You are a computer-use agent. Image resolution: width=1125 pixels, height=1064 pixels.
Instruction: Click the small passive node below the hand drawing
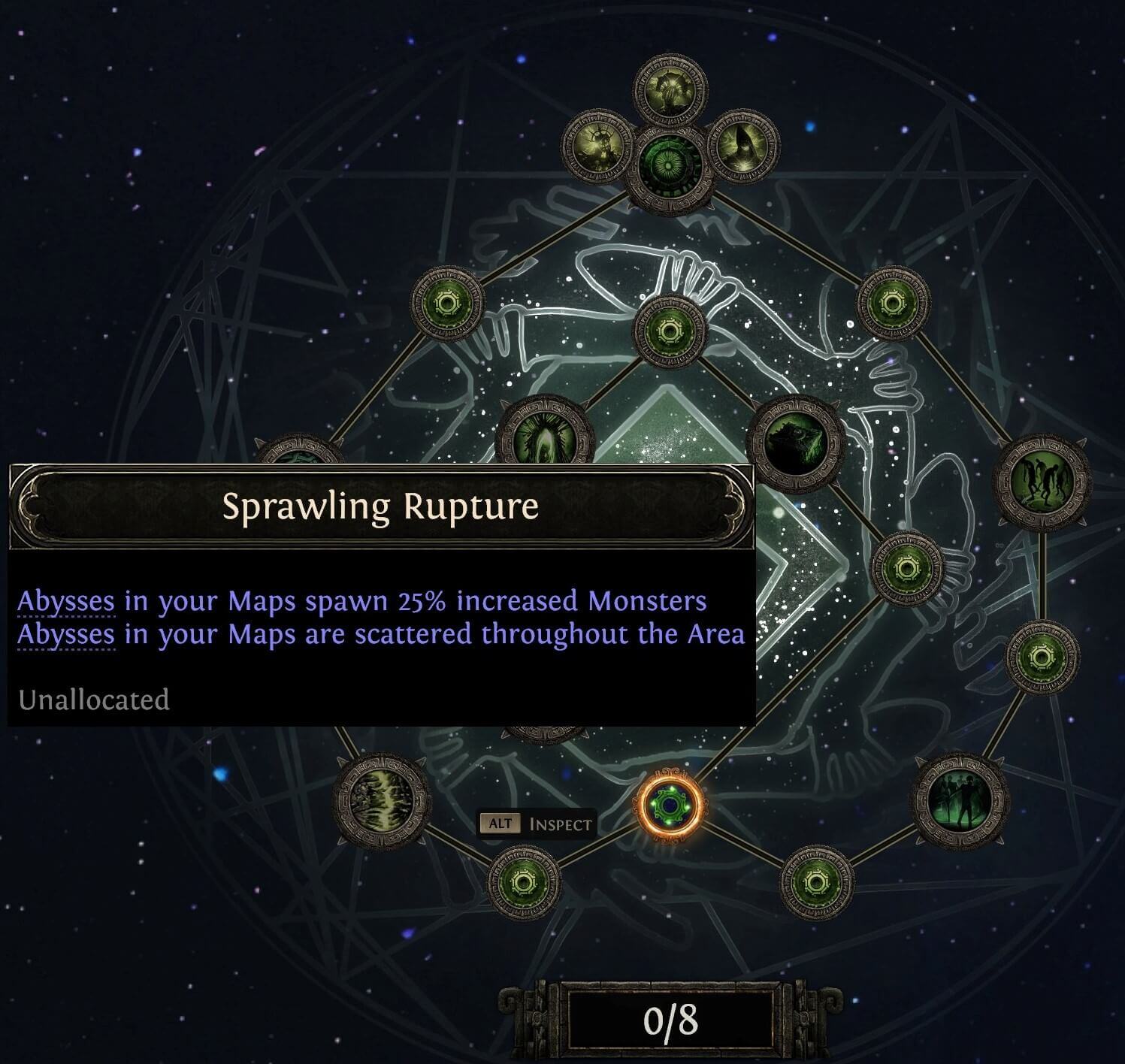tap(670, 332)
